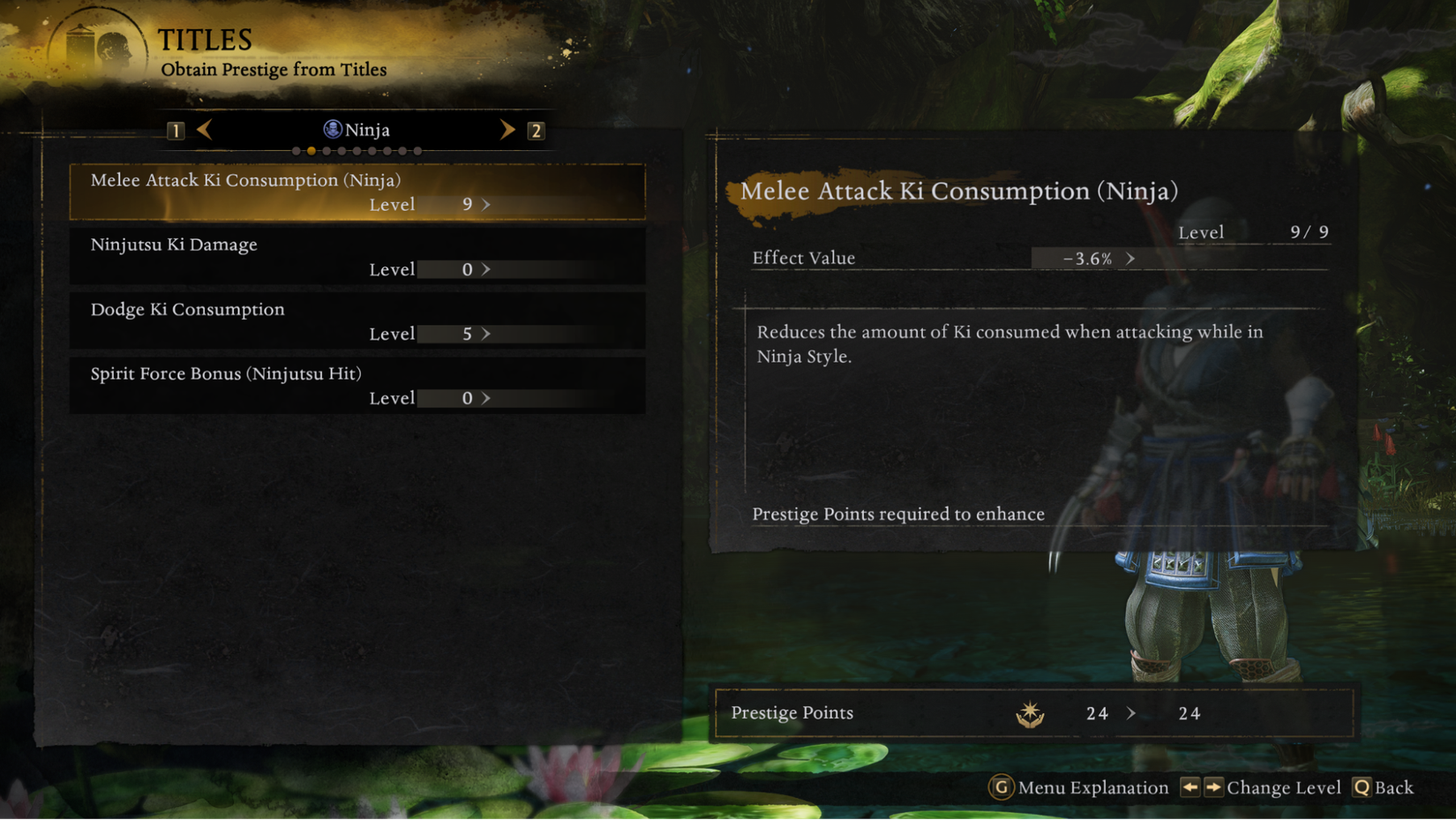Viewport: 1456px width, 820px height.
Task: Increase Ninjutsu Ki Damage level arrow
Action: coord(486,269)
